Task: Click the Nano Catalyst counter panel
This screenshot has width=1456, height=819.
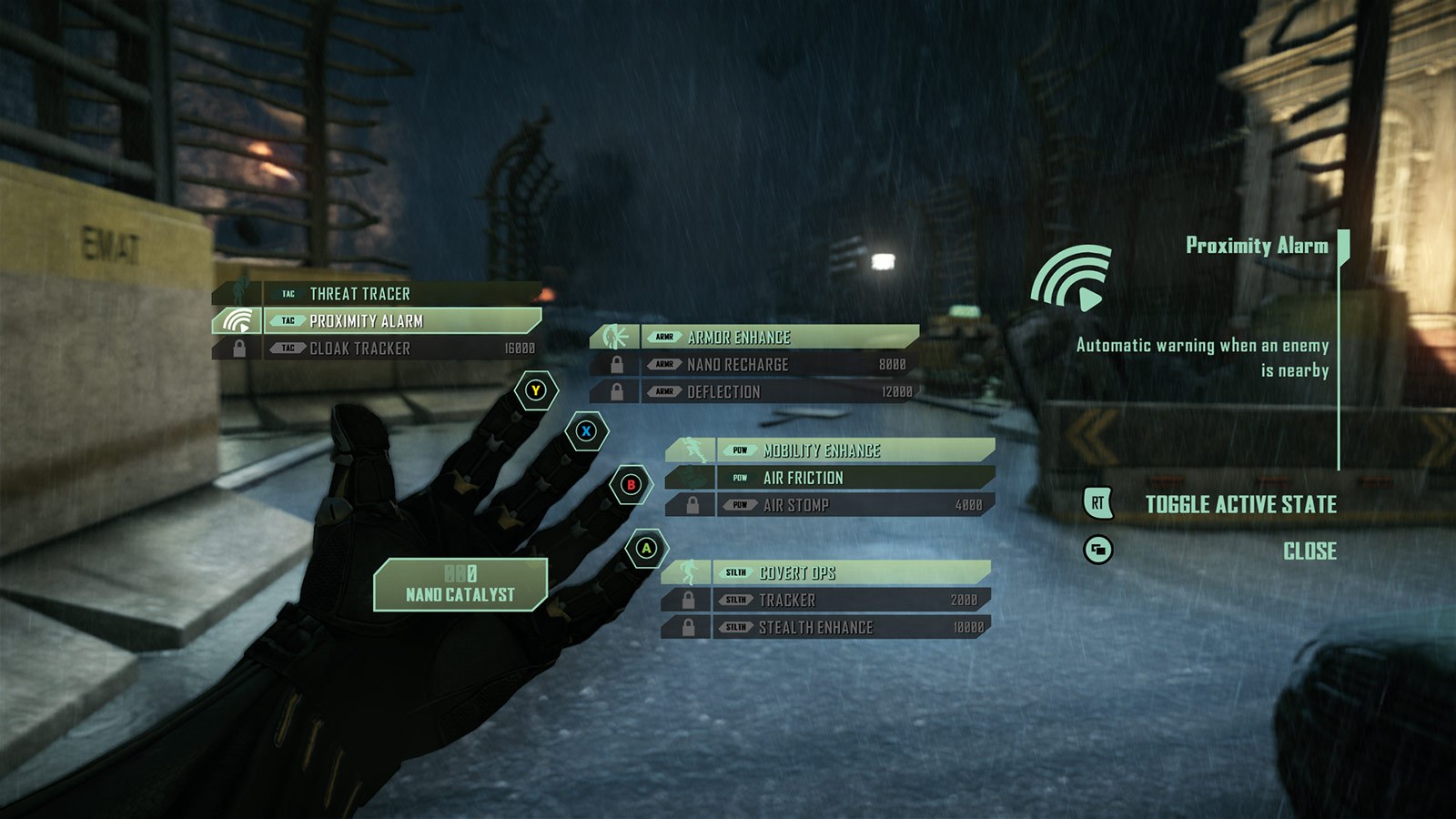Action: pyautogui.click(x=459, y=584)
